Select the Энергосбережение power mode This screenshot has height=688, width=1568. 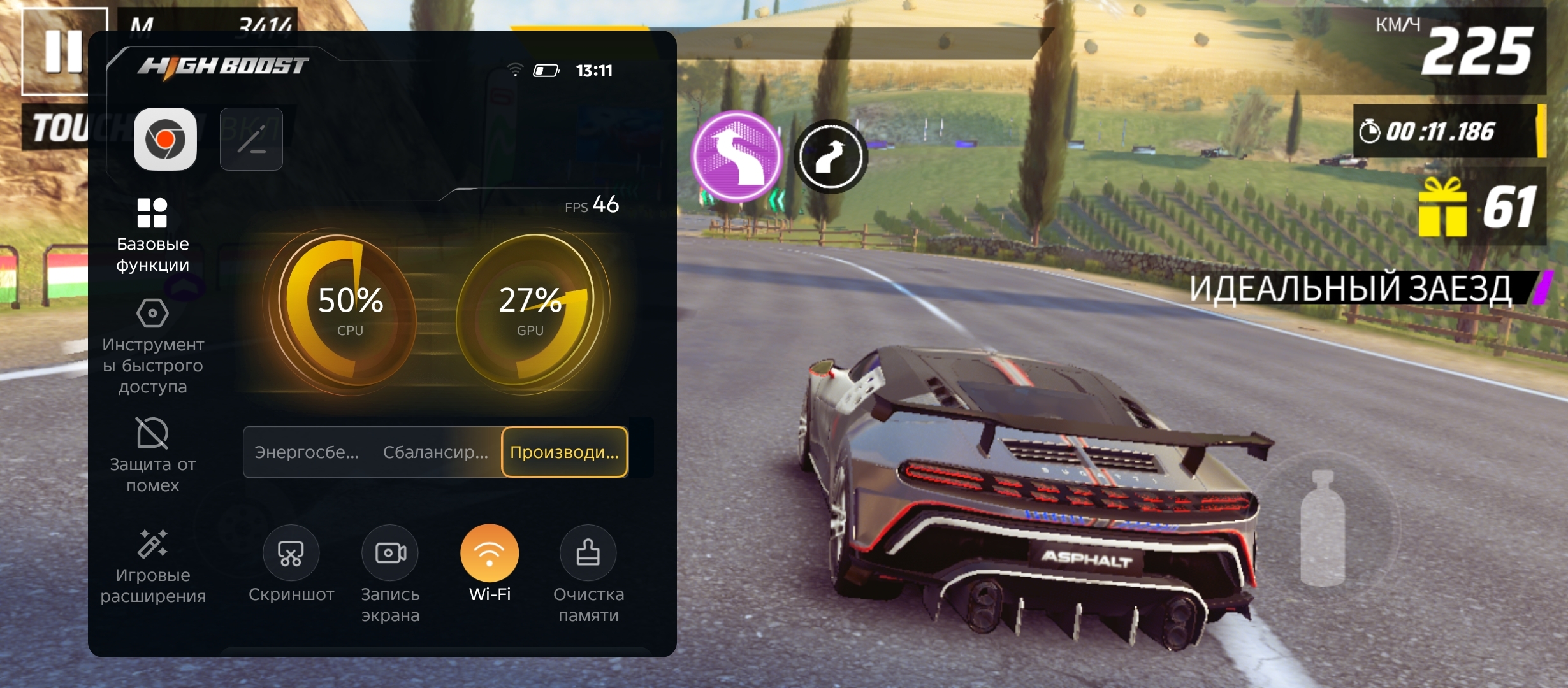point(307,452)
